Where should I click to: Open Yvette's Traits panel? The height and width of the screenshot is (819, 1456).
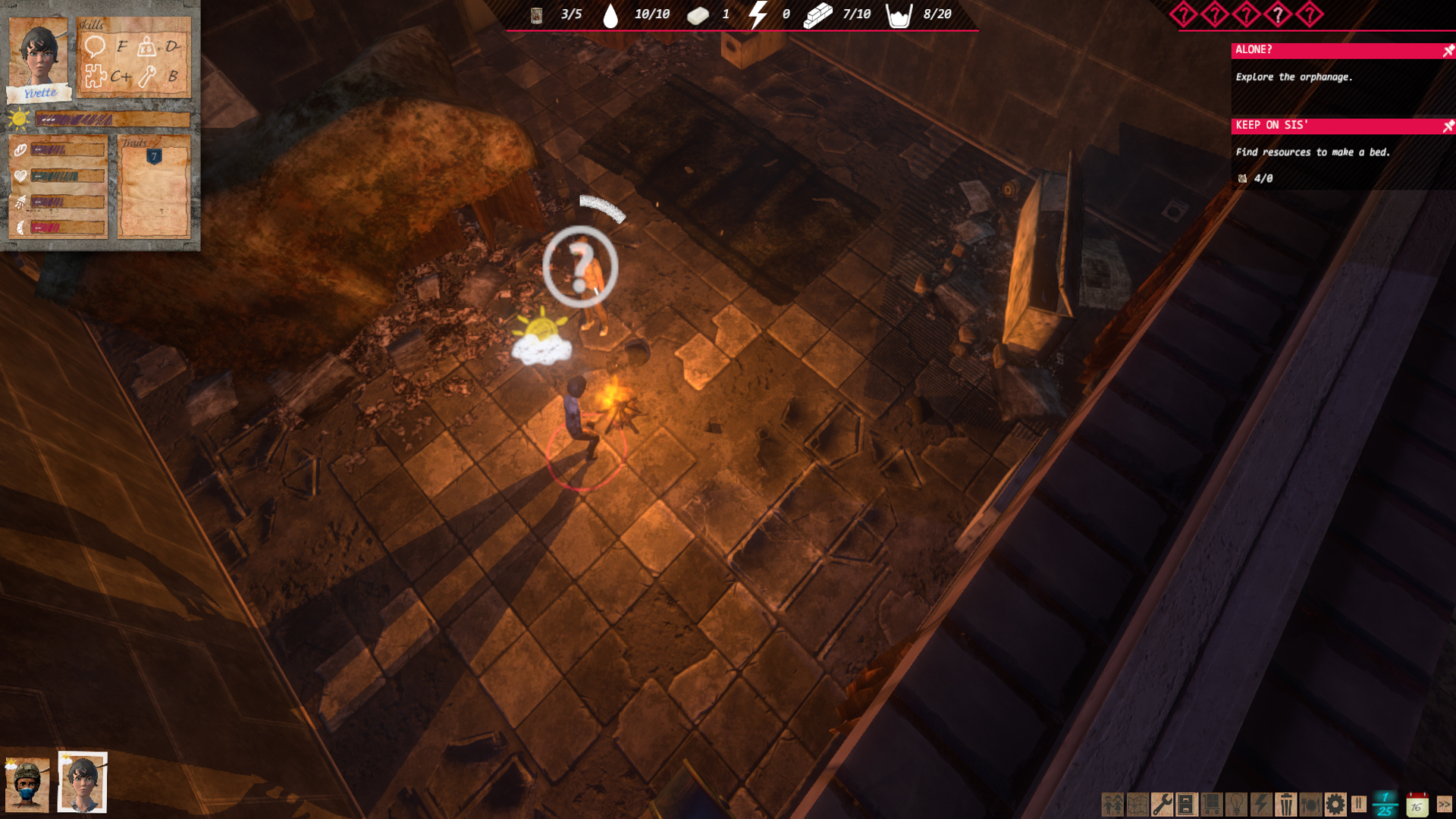(x=154, y=187)
